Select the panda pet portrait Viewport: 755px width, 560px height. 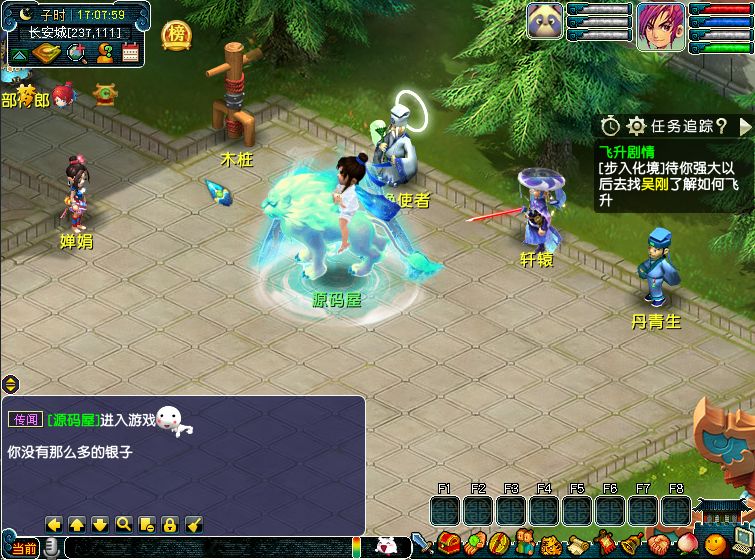(x=544, y=22)
